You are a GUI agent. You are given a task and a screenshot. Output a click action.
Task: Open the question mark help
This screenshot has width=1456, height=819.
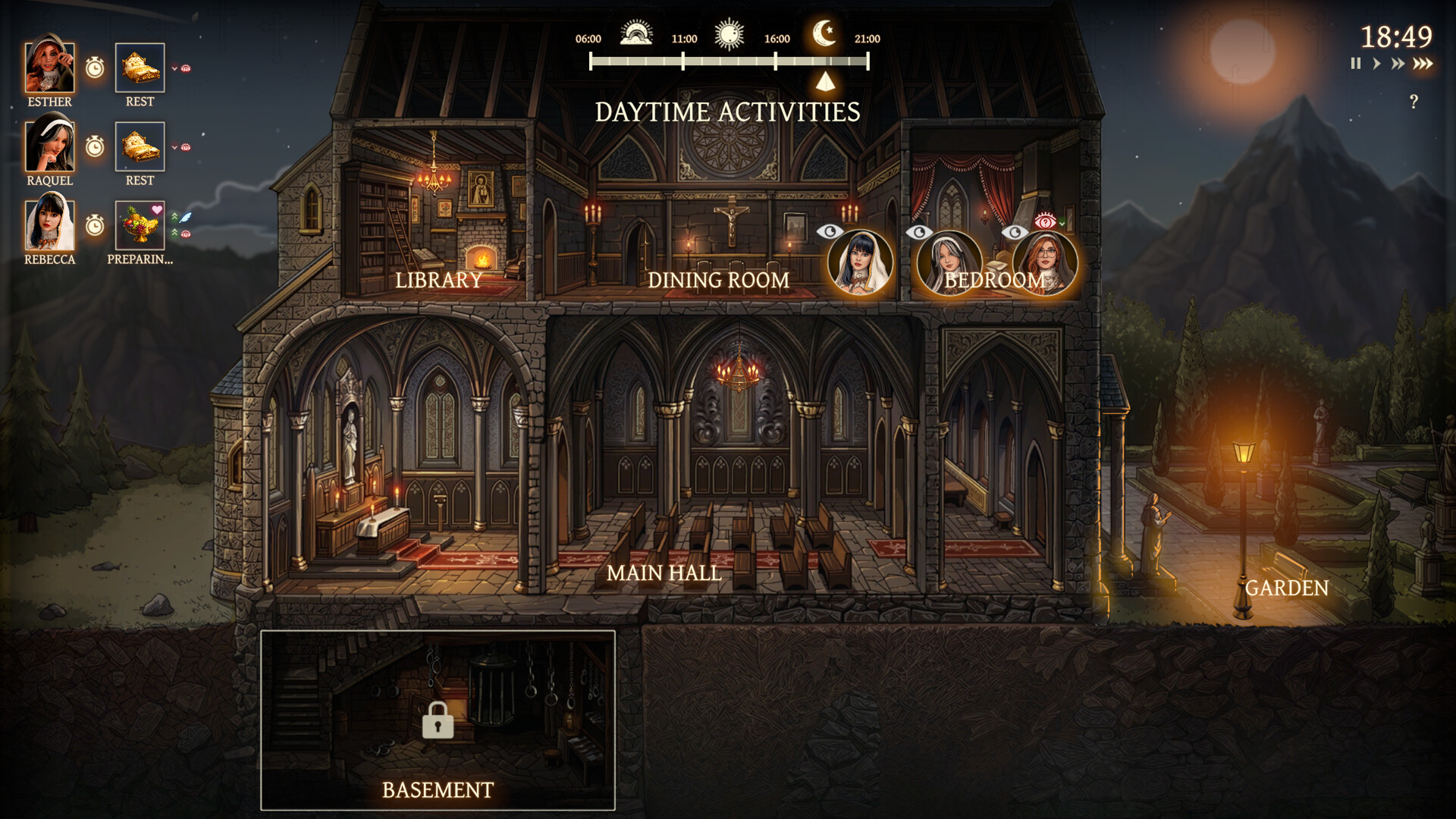pos(1414,102)
